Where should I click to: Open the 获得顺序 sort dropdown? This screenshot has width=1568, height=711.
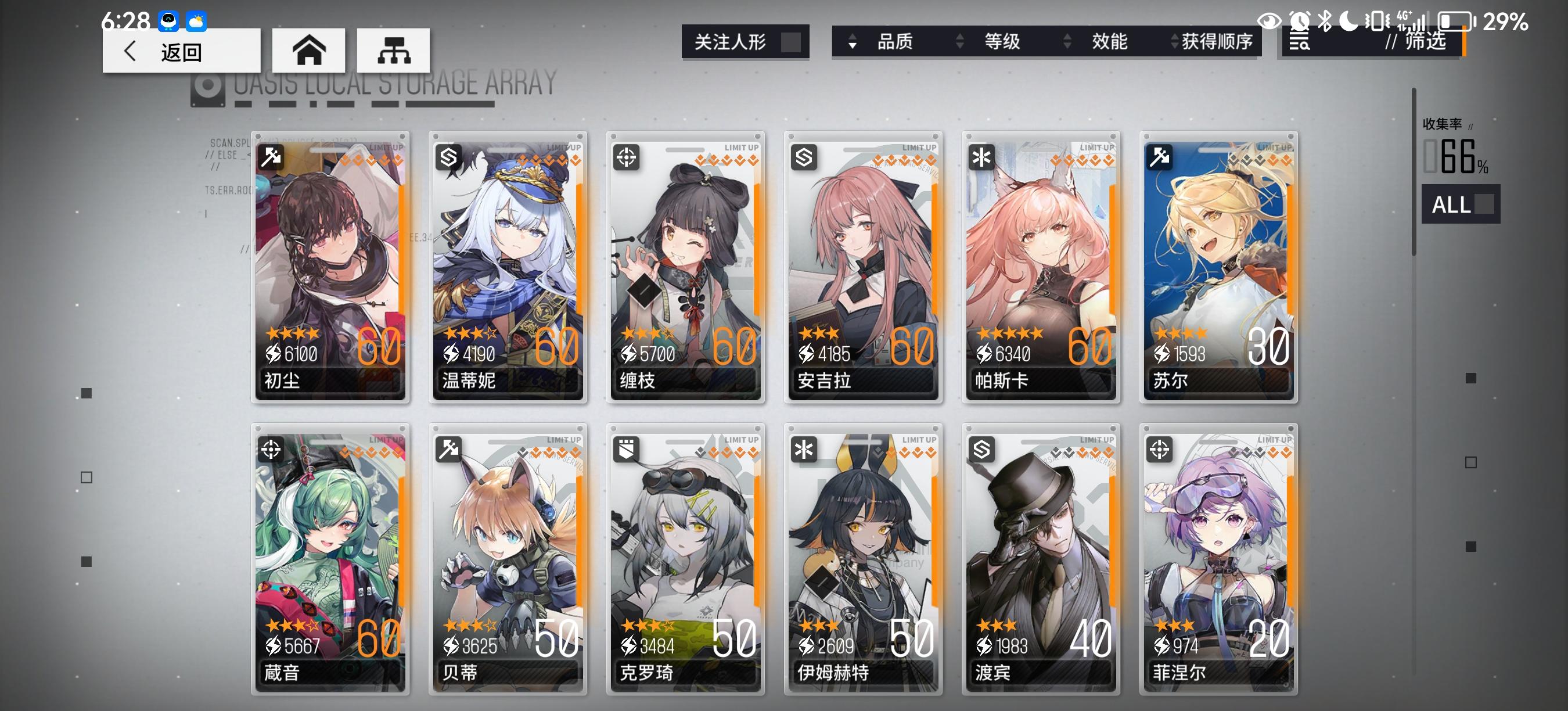(1211, 42)
